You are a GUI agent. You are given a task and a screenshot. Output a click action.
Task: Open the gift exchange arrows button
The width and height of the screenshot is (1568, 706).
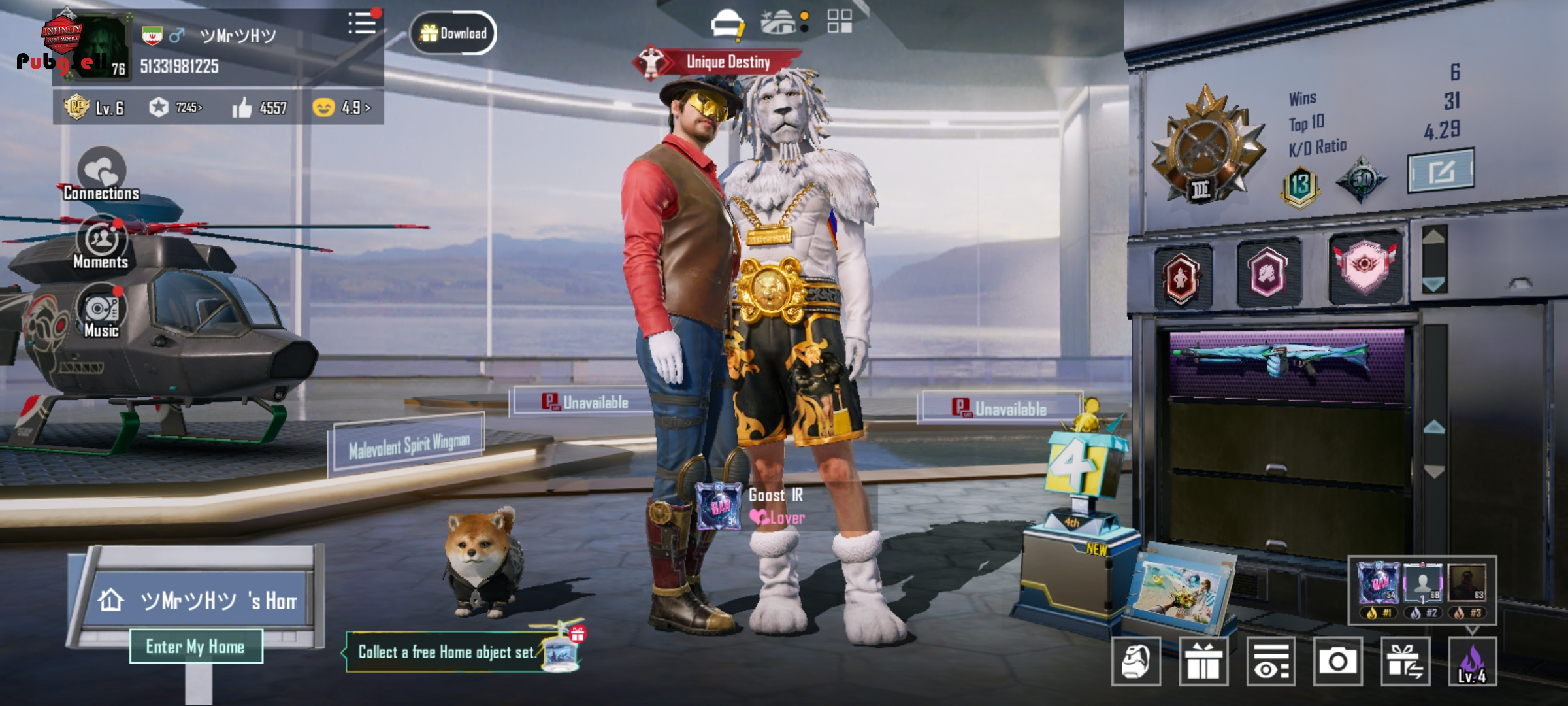[1405, 662]
